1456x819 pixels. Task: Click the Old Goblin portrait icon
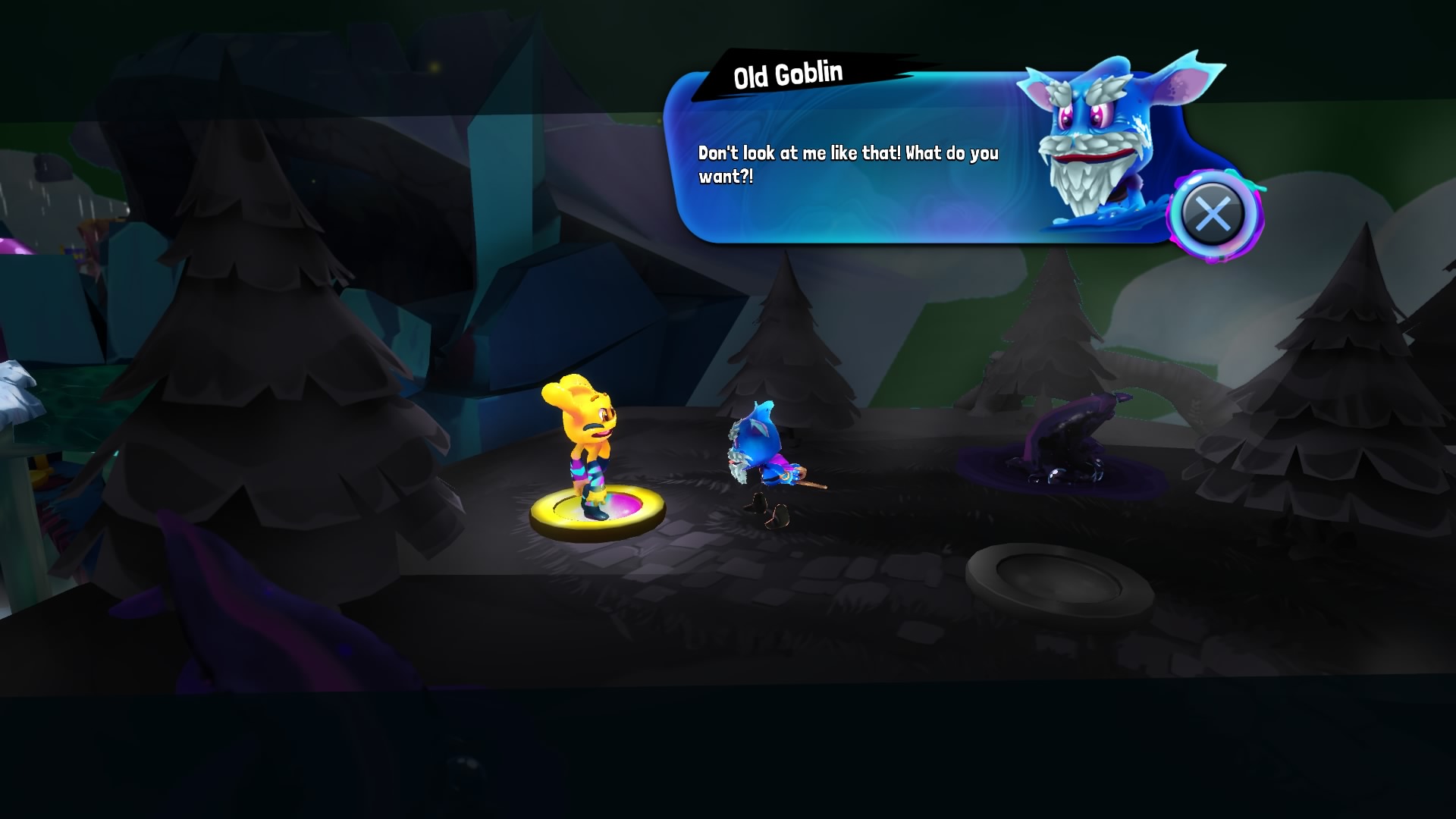1092,144
